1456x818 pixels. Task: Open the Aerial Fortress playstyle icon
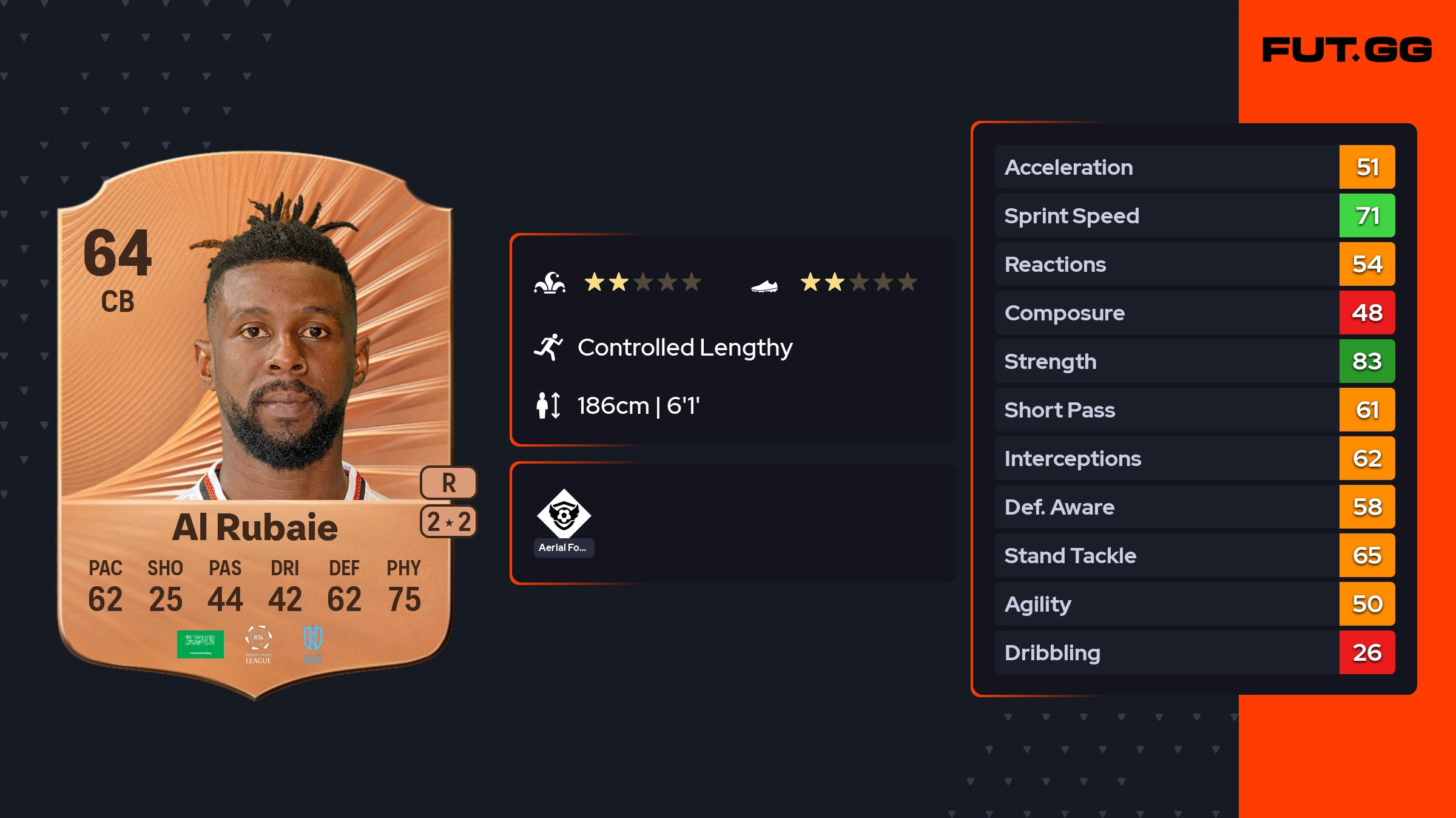pos(564,515)
